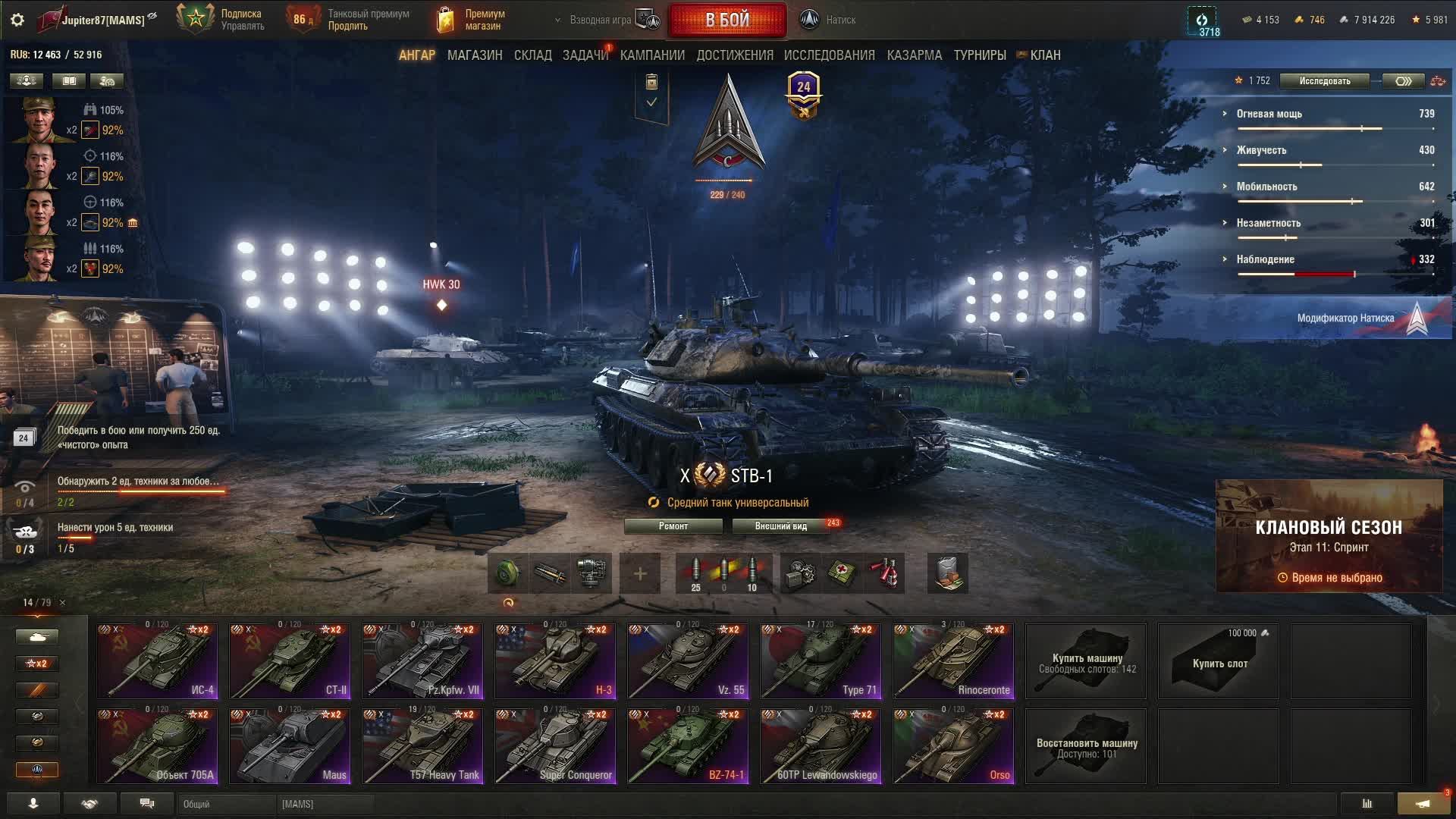This screenshot has height=819, width=1456.
Task: Open the КЛАН tab
Action: (x=1044, y=55)
